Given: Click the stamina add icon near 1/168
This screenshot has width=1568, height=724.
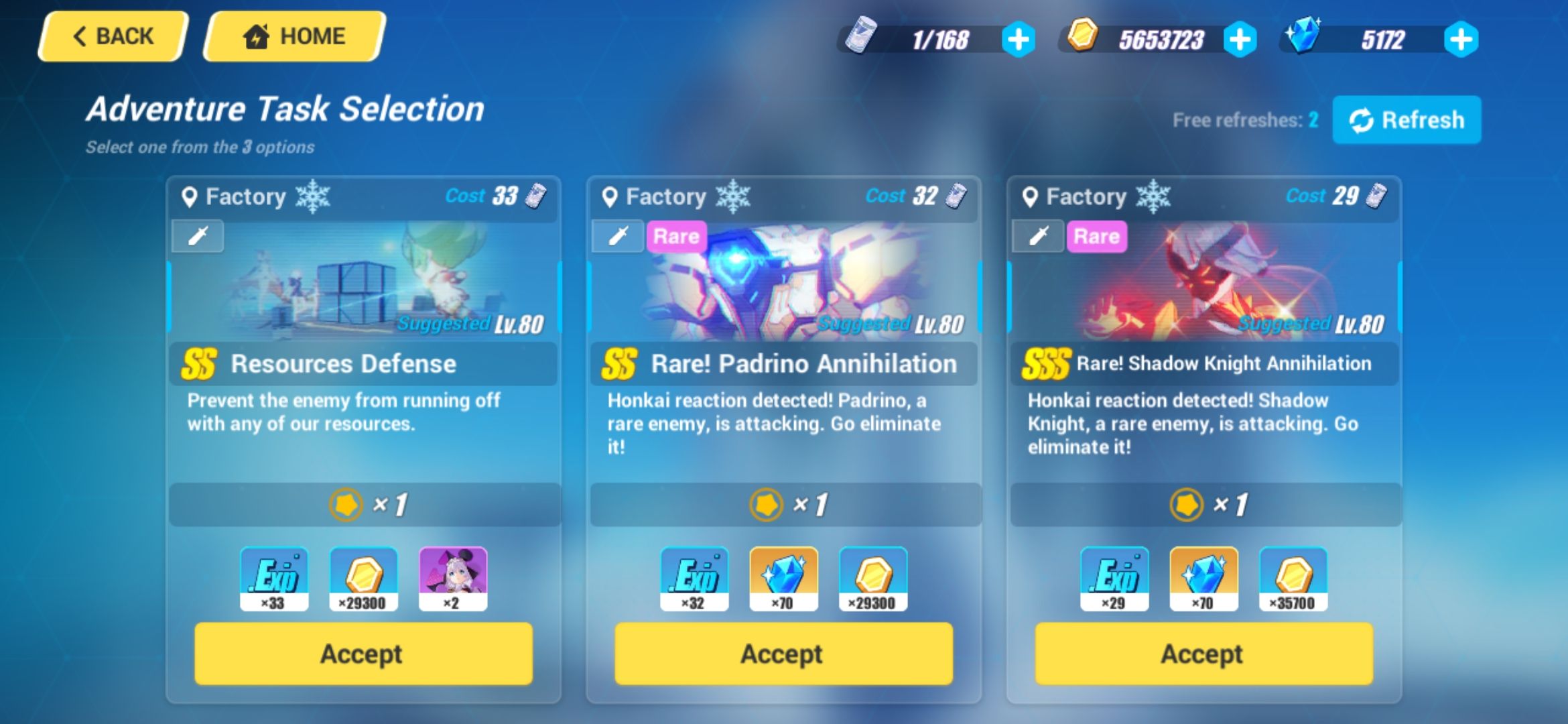Looking at the screenshot, I should [1018, 40].
